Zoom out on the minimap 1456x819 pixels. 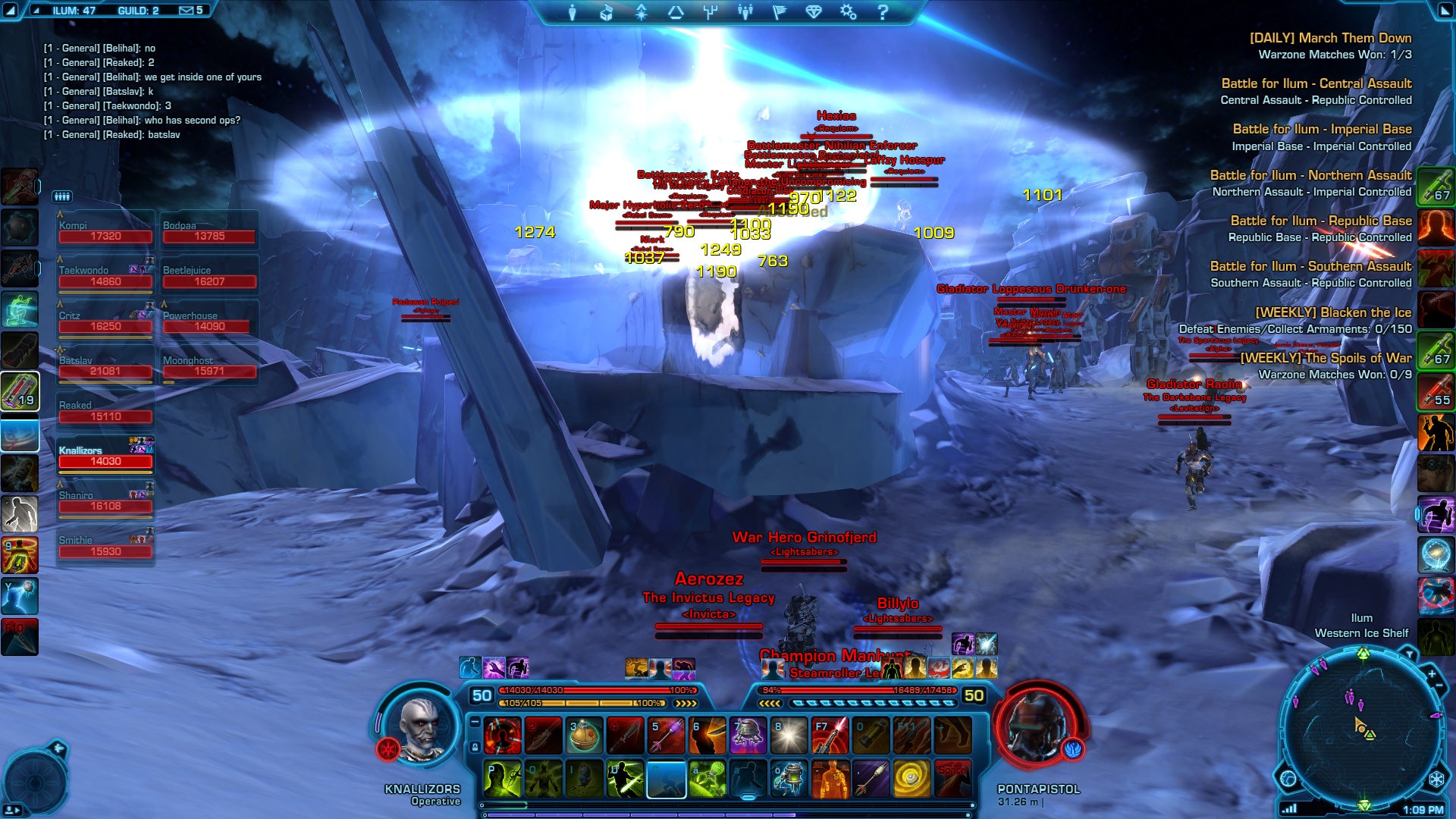(1439, 686)
